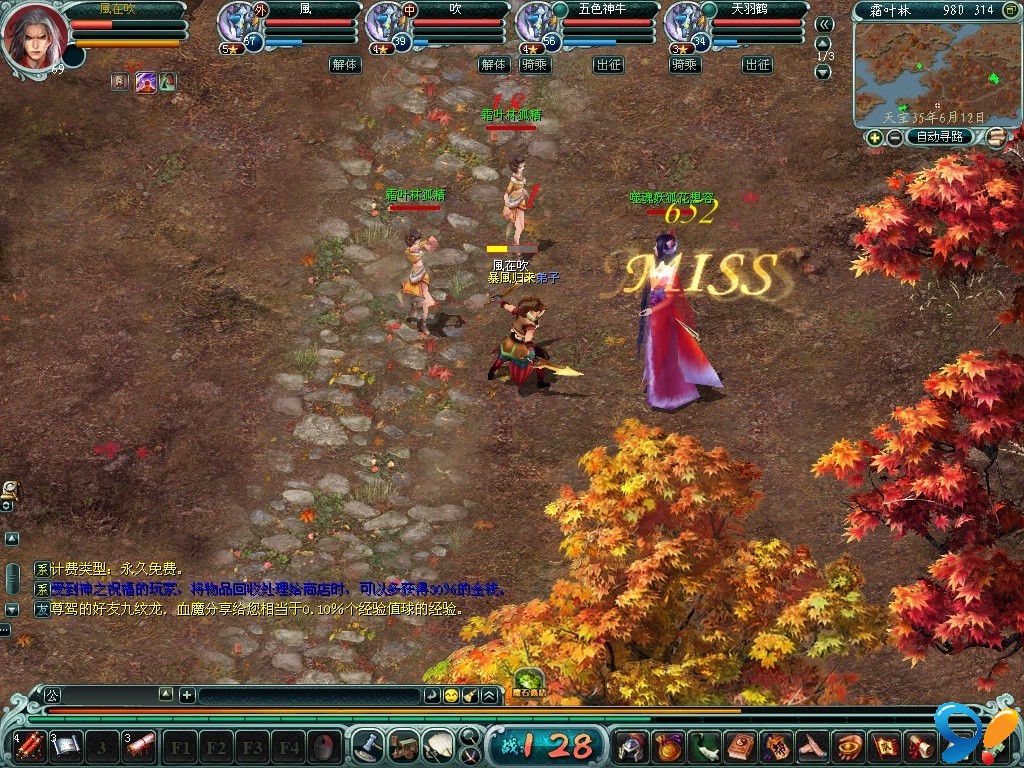Zoom out the minimap with the minus button
Image resolution: width=1024 pixels, height=768 pixels.
click(893, 138)
